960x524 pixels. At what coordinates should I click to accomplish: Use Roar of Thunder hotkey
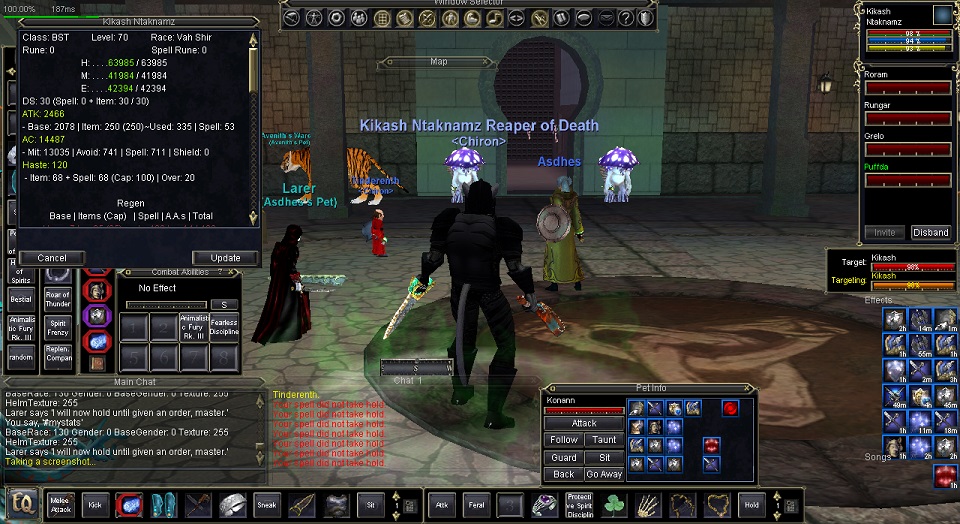(58, 299)
